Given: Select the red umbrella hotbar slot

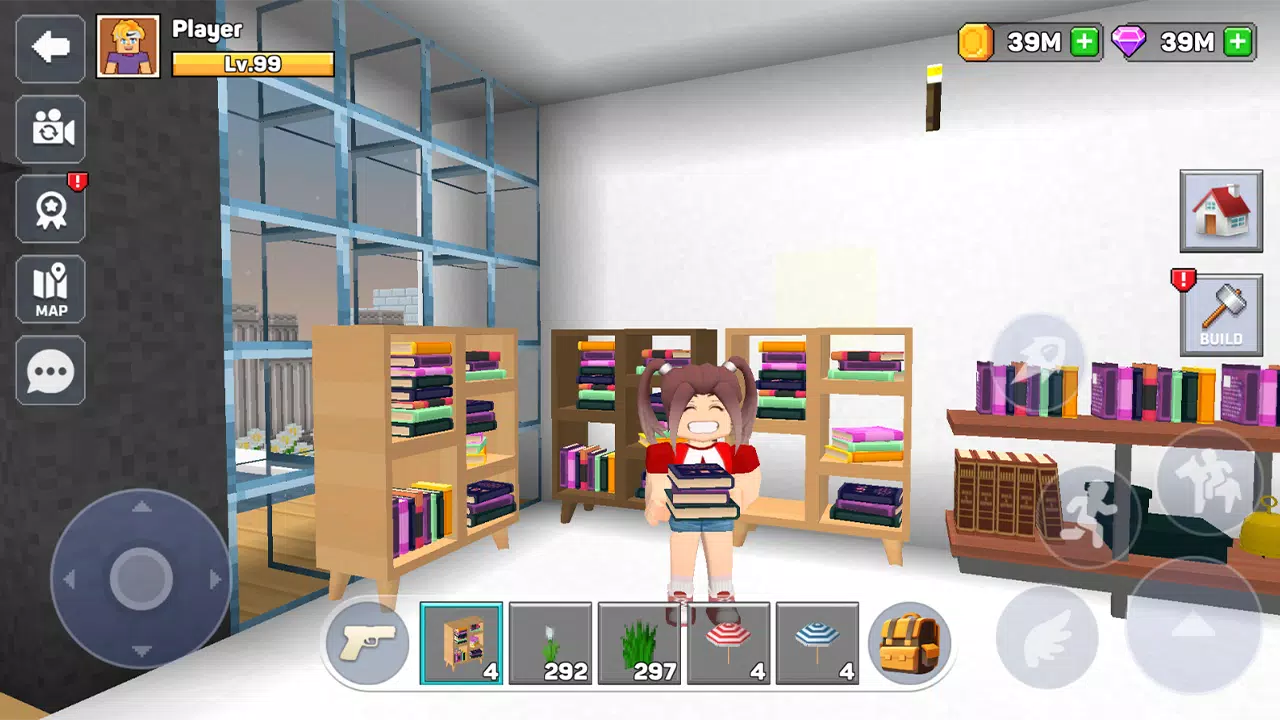Looking at the screenshot, I should click(729, 643).
